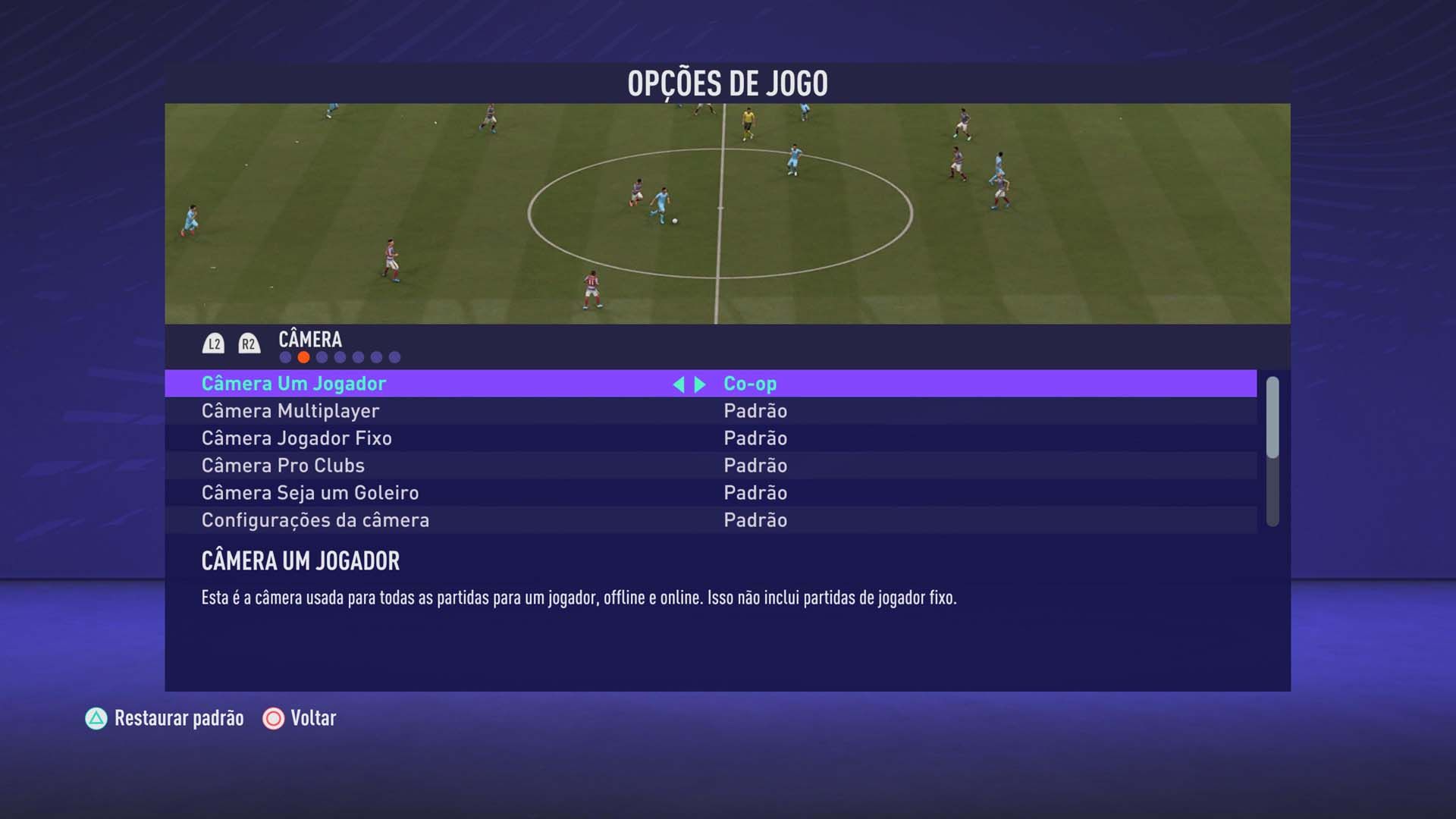Open the Câmera Jogador Fixo value selector
The image size is (1456, 819).
(755, 438)
